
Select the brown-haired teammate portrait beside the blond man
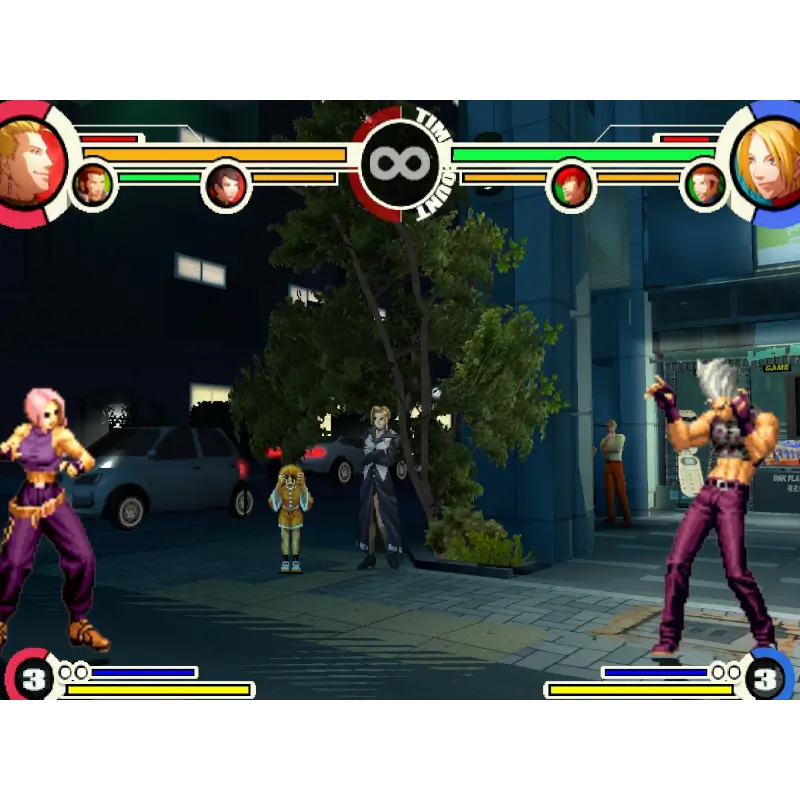pyautogui.click(x=93, y=185)
